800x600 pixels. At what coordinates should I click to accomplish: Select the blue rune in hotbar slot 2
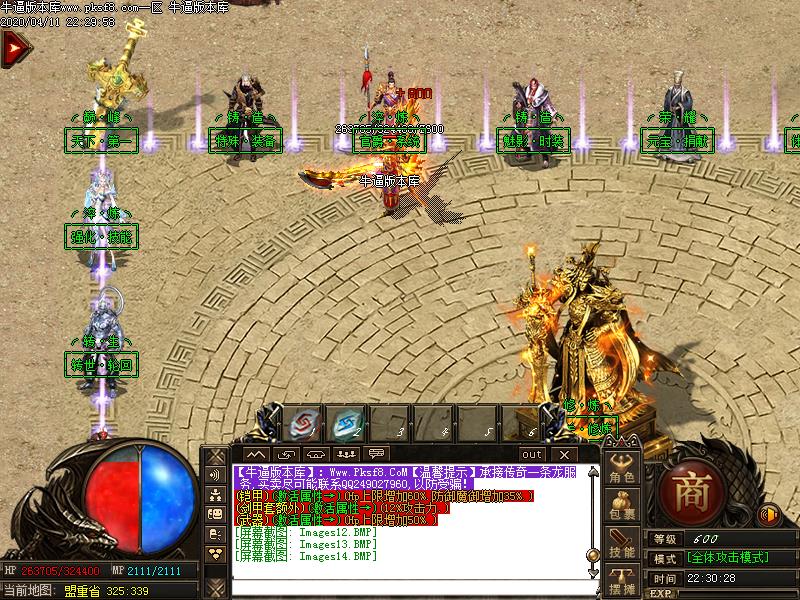[347, 425]
